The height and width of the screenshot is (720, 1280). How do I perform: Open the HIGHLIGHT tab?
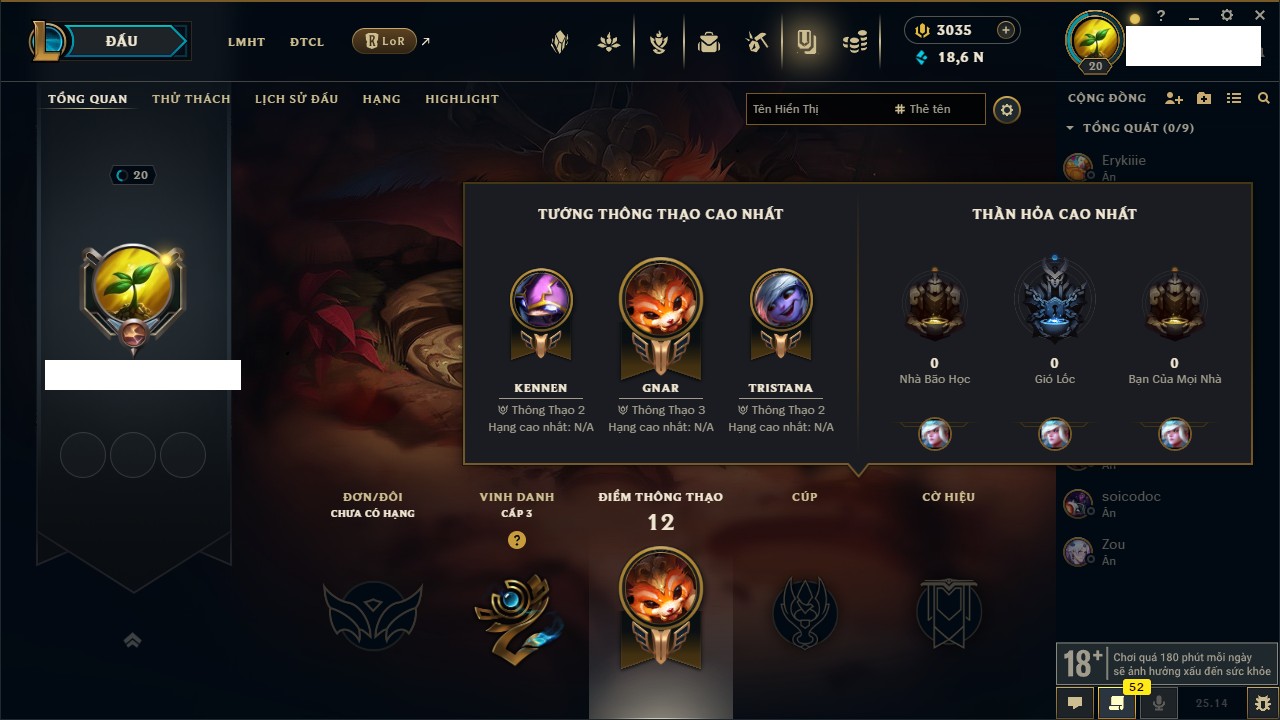click(461, 99)
